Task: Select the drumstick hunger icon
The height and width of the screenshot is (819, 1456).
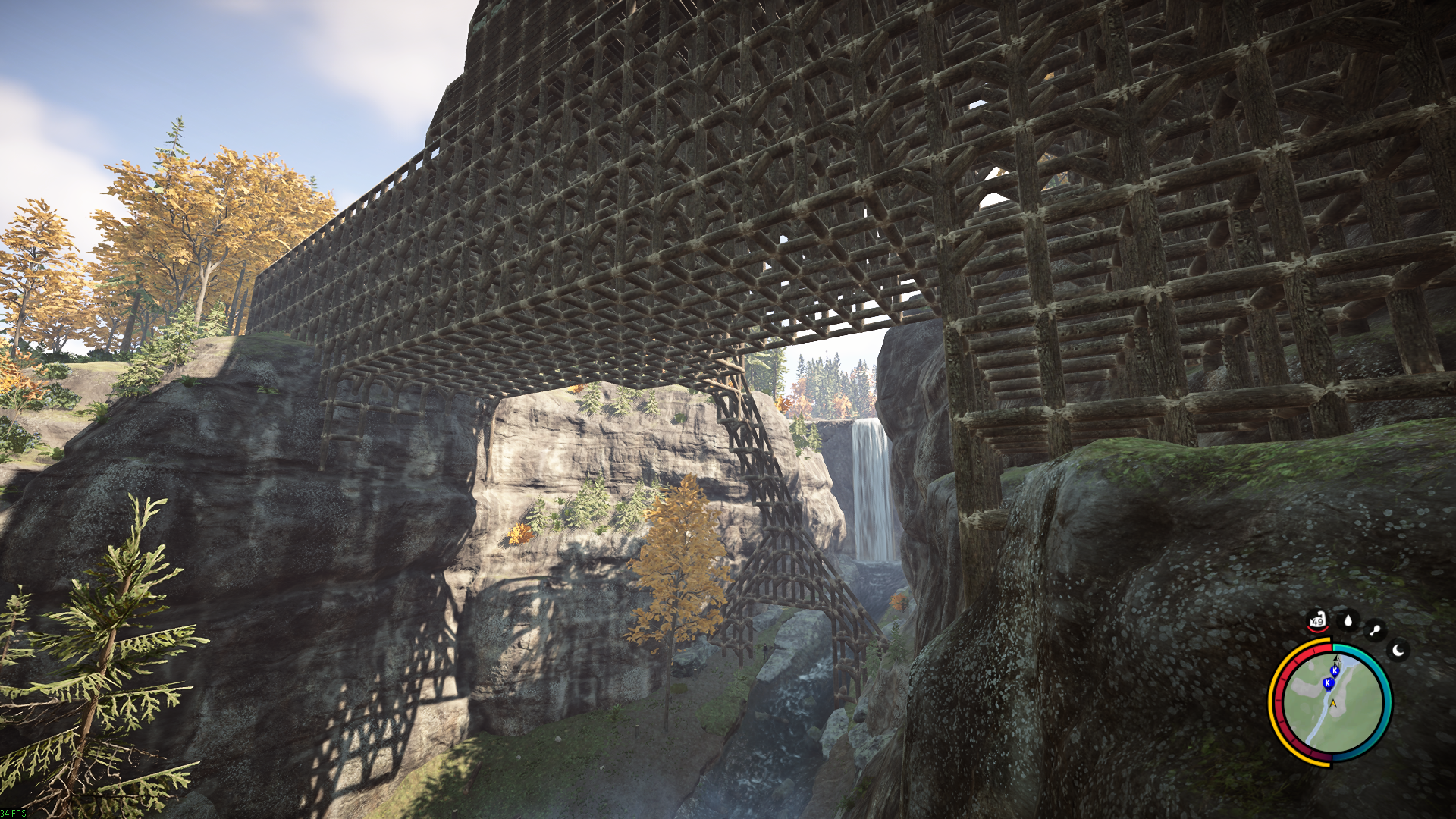Action: click(x=1375, y=630)
